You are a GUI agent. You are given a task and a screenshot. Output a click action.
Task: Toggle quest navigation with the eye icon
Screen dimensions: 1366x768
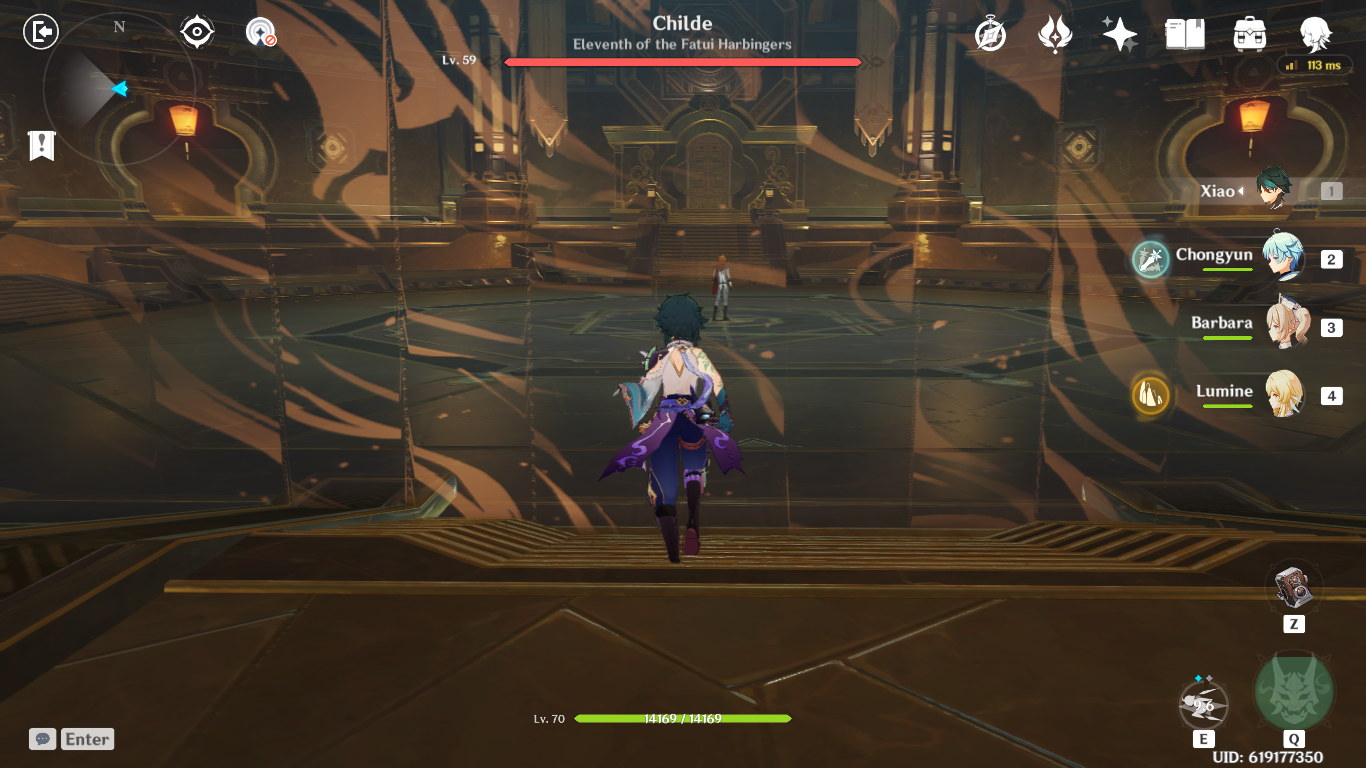point(194,31)
